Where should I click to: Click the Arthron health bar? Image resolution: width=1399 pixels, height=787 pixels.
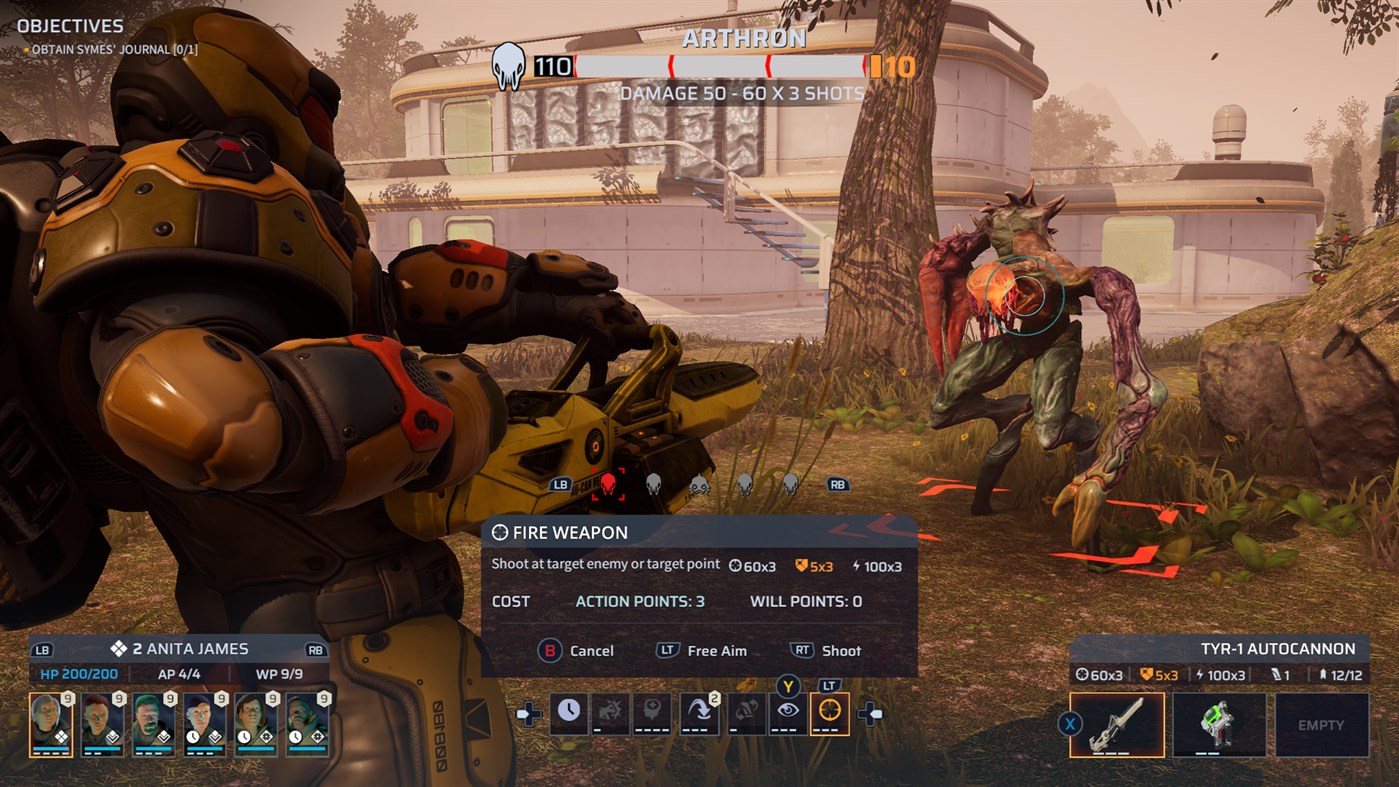722,66
